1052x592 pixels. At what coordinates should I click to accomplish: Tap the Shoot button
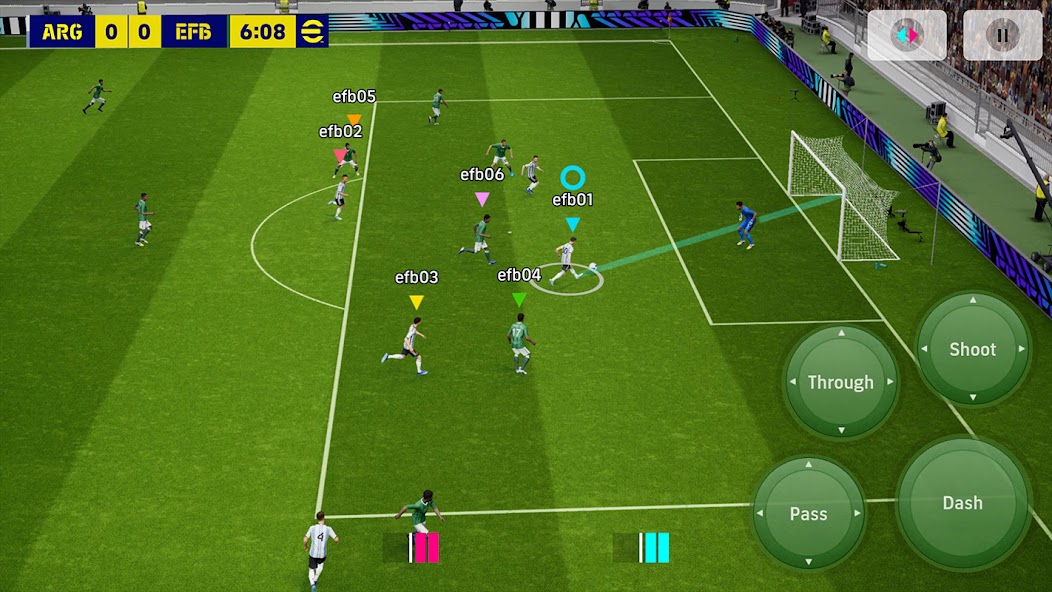coord(972,349)
